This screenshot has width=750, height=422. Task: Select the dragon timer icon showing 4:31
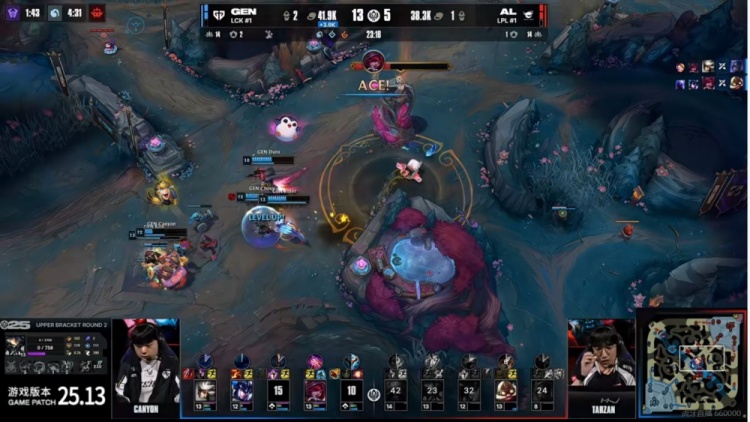point(54,13)
